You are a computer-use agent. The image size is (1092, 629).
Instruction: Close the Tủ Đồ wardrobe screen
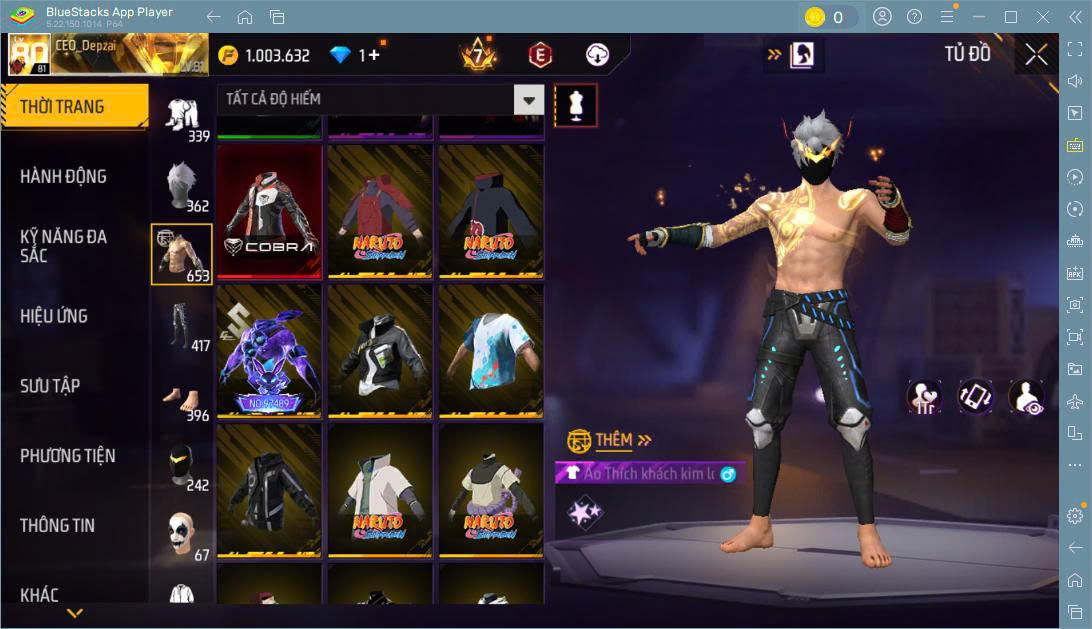click(1037, 55)
